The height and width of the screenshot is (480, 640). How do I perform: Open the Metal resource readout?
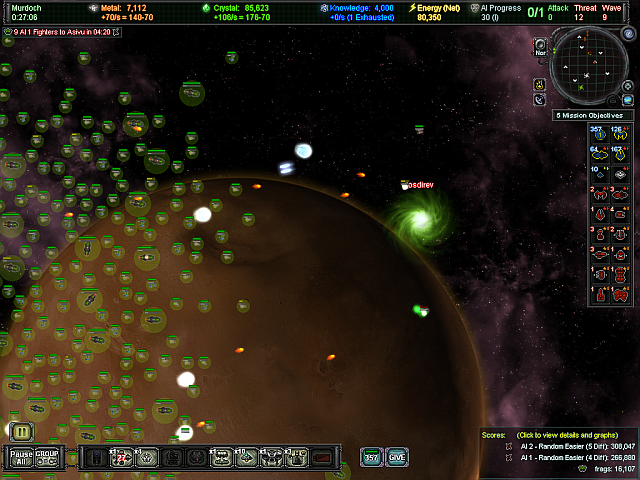[x=130, y=9]
